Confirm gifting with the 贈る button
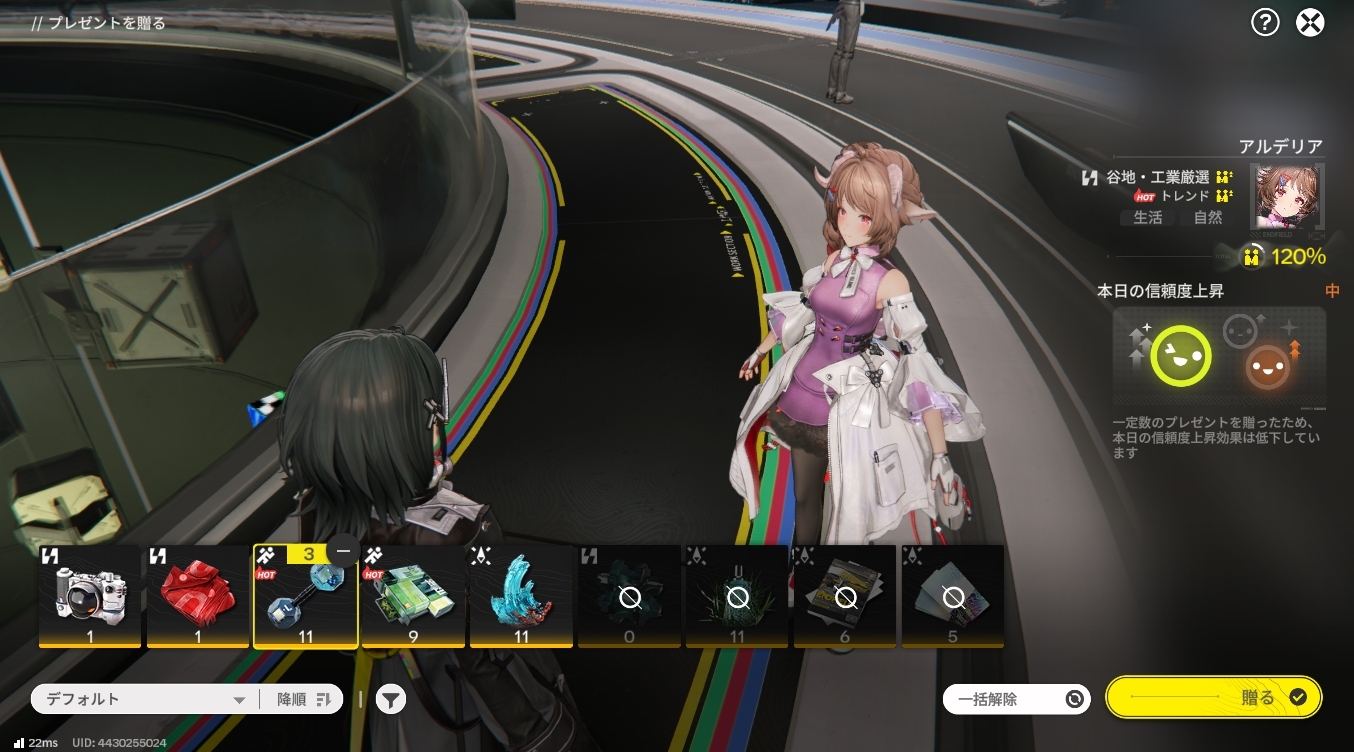 click(1214, 698)
